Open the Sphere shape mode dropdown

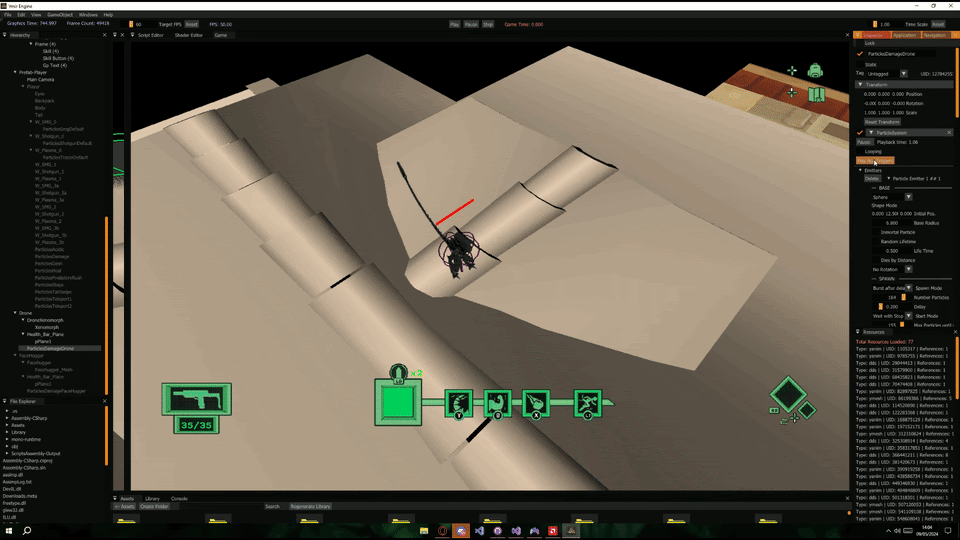[908, 197]
